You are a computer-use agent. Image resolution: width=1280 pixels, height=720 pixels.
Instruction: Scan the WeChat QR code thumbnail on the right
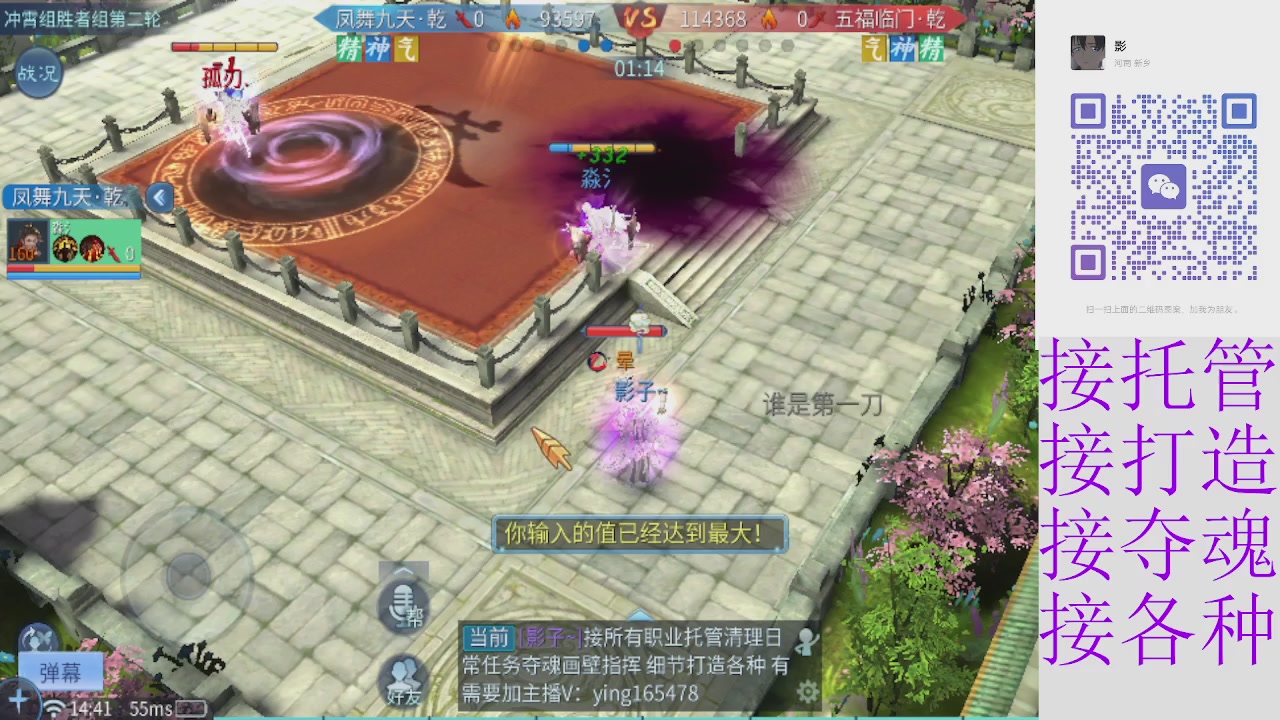(x=1165, y=185)
